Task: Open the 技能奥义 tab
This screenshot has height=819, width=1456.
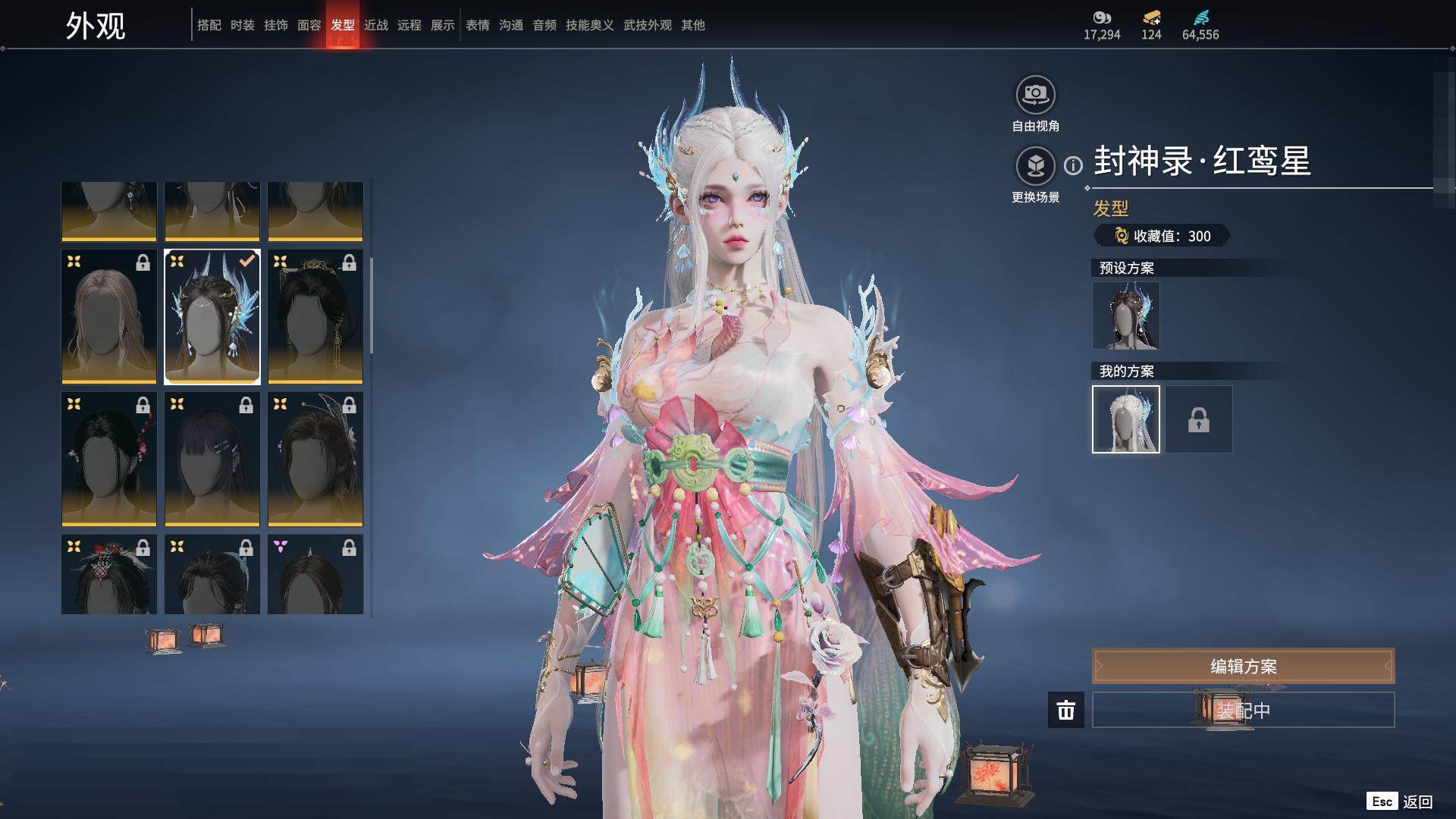Action: tap(590, 25)
